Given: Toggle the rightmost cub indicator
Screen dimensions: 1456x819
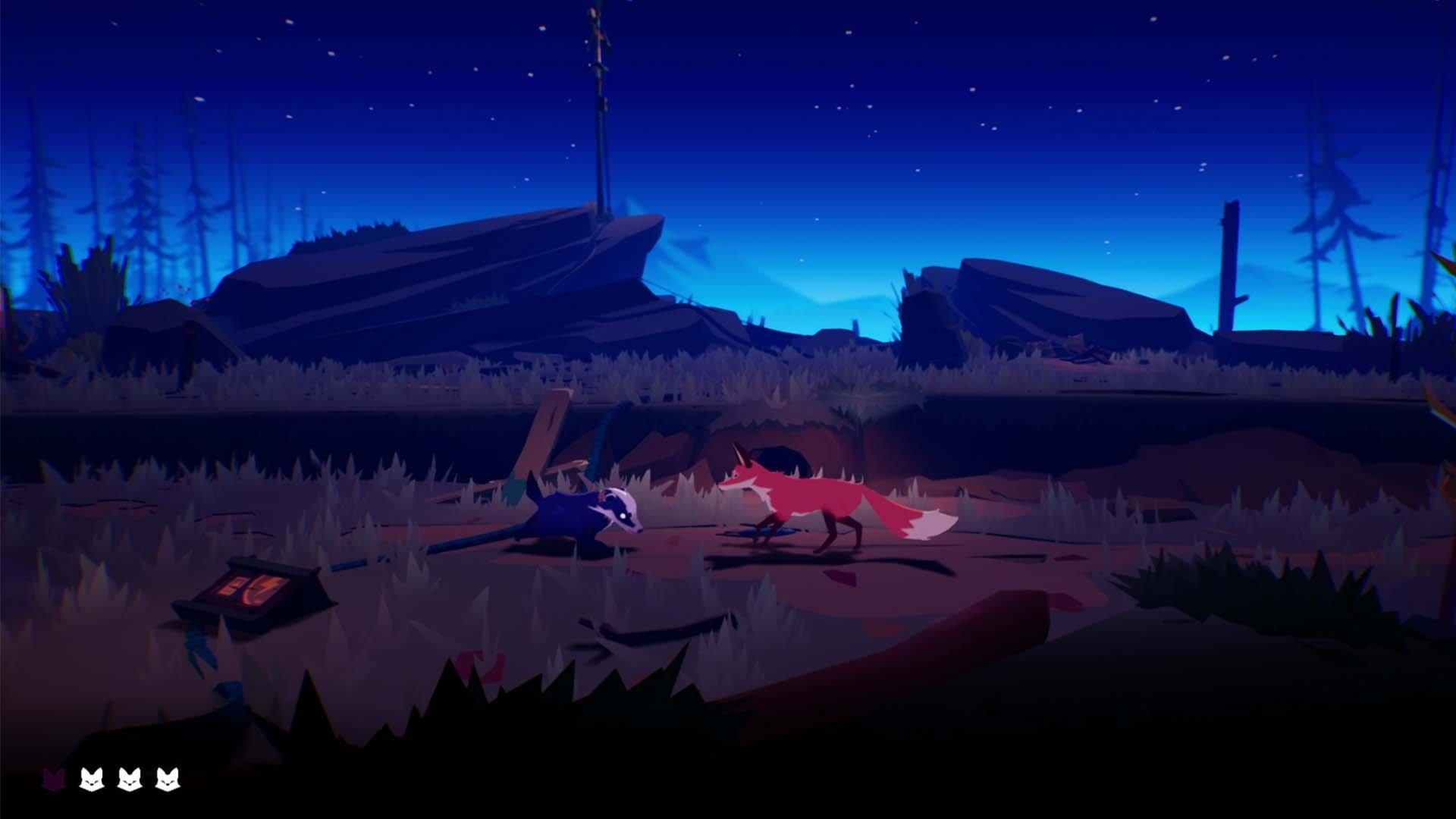Looking at the screenshot, I should click(x=168, y=778).
